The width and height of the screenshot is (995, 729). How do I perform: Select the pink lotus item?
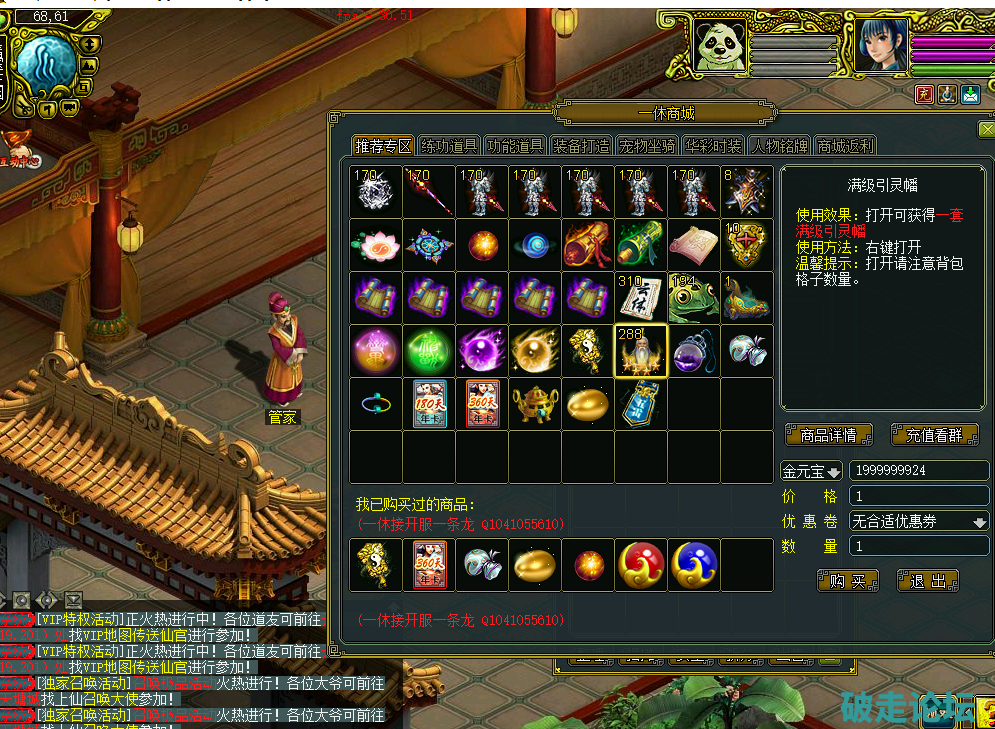tap(376, 244)
